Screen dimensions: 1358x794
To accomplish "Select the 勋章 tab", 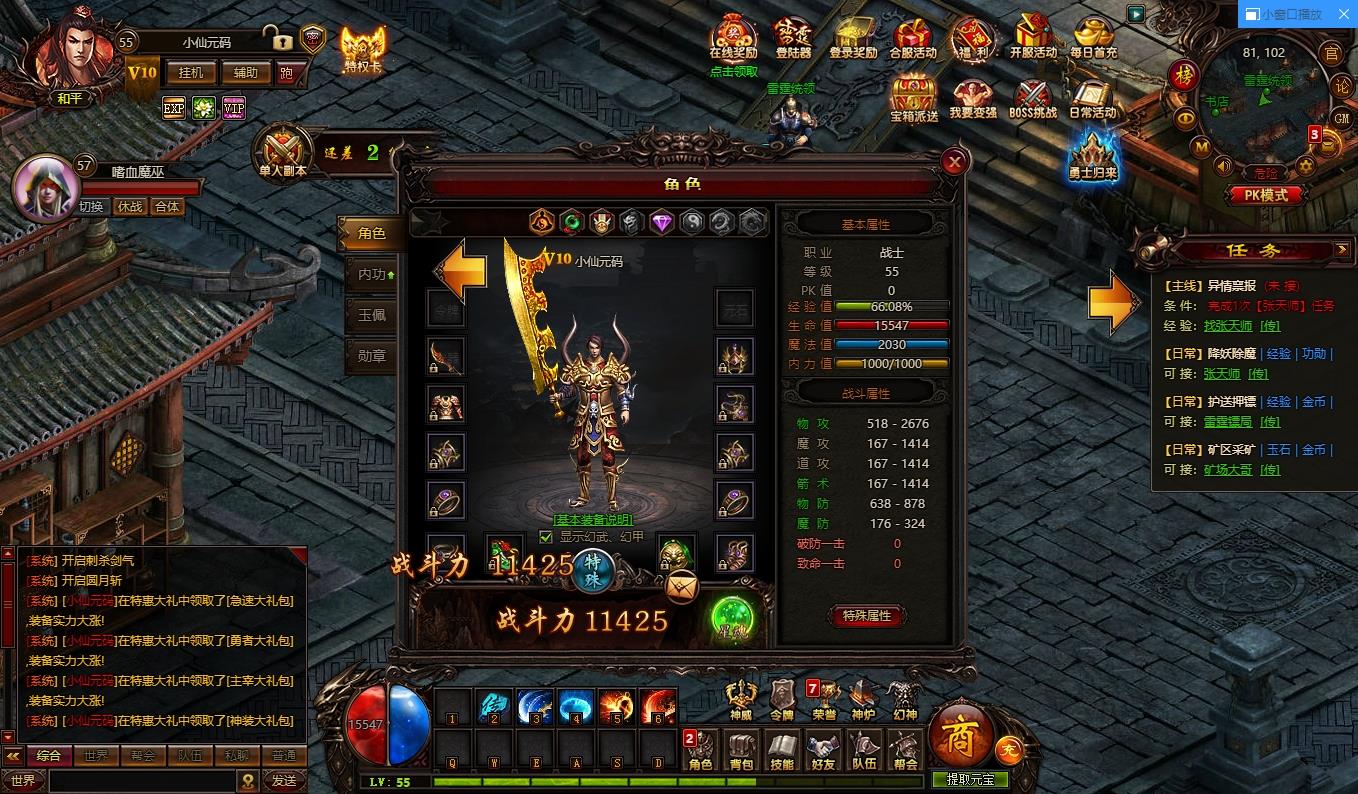I will pos(372,355).
